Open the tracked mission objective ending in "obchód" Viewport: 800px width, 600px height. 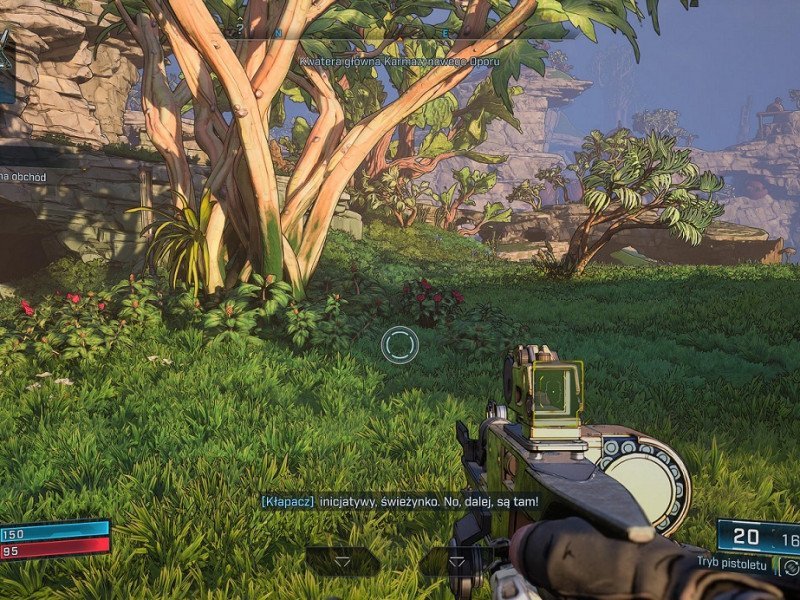coord(24,177)
